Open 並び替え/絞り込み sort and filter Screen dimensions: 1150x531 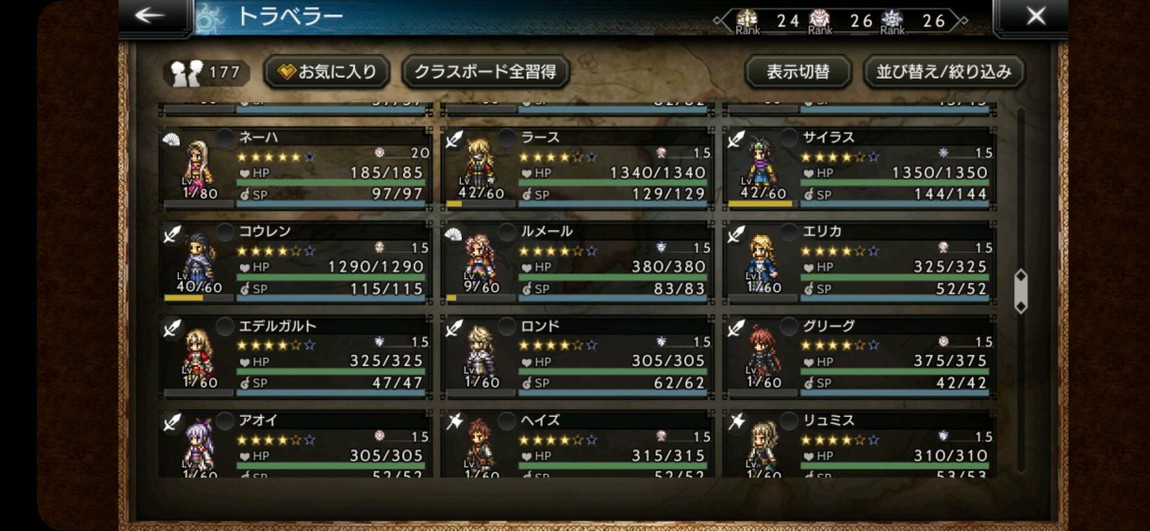tap(943, 72)
